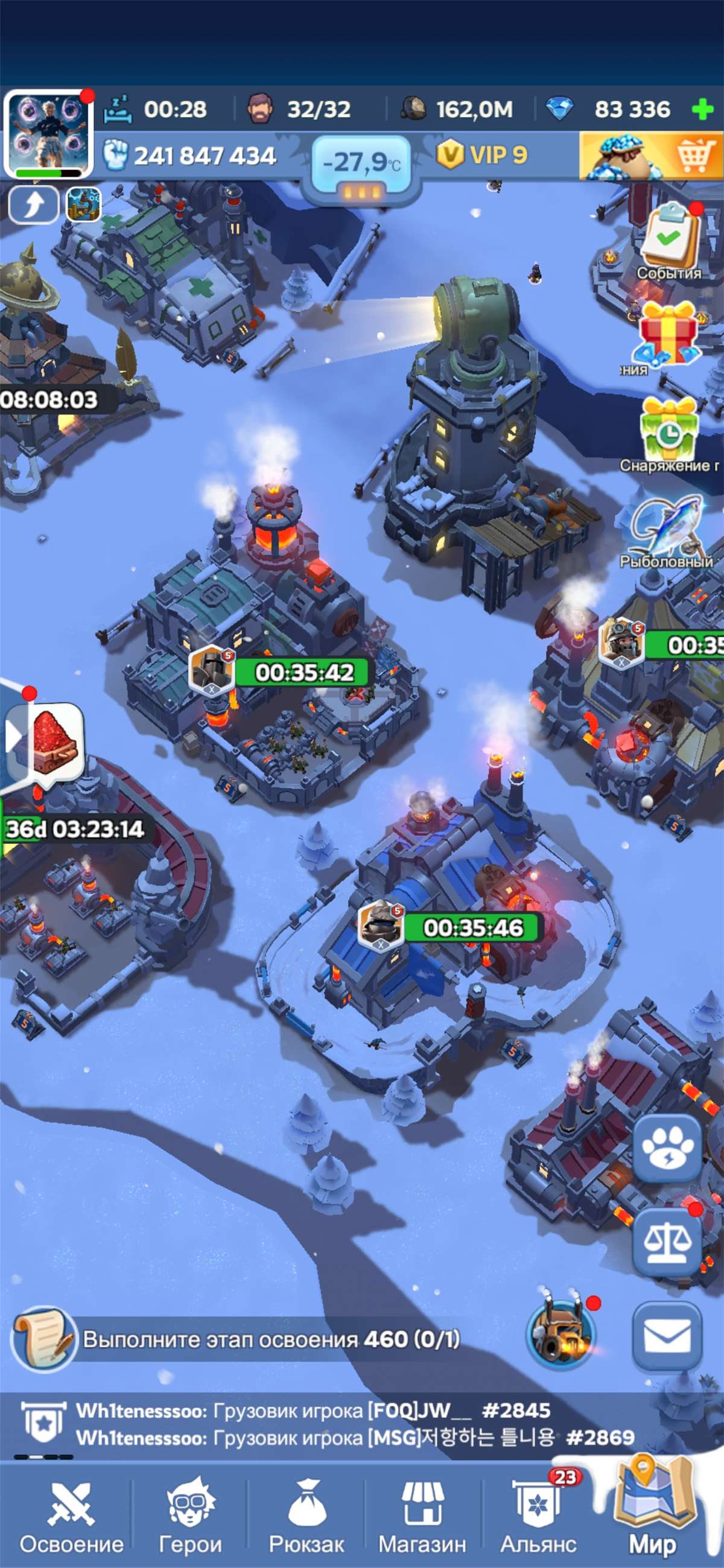Tap the green plus to add gems

[703, 110]
